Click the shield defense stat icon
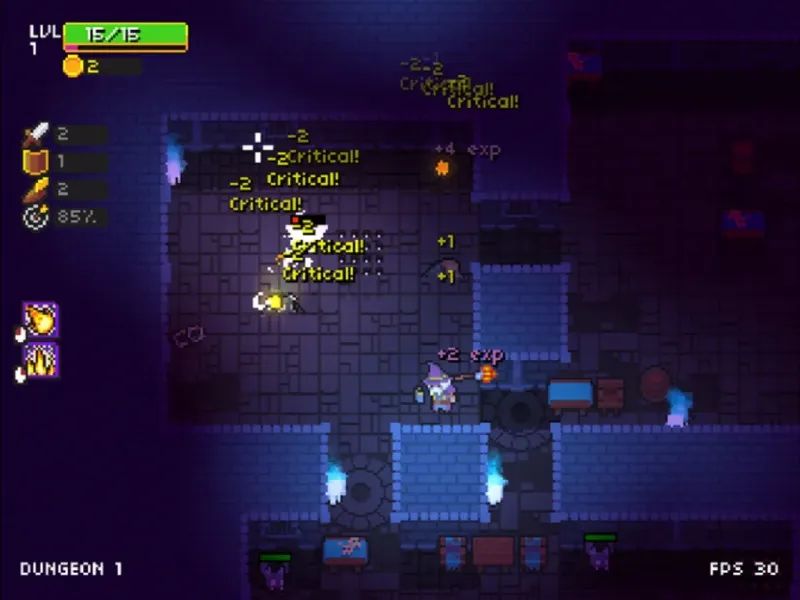The width and height of the screenshot is (800, 600). point(36,162)
